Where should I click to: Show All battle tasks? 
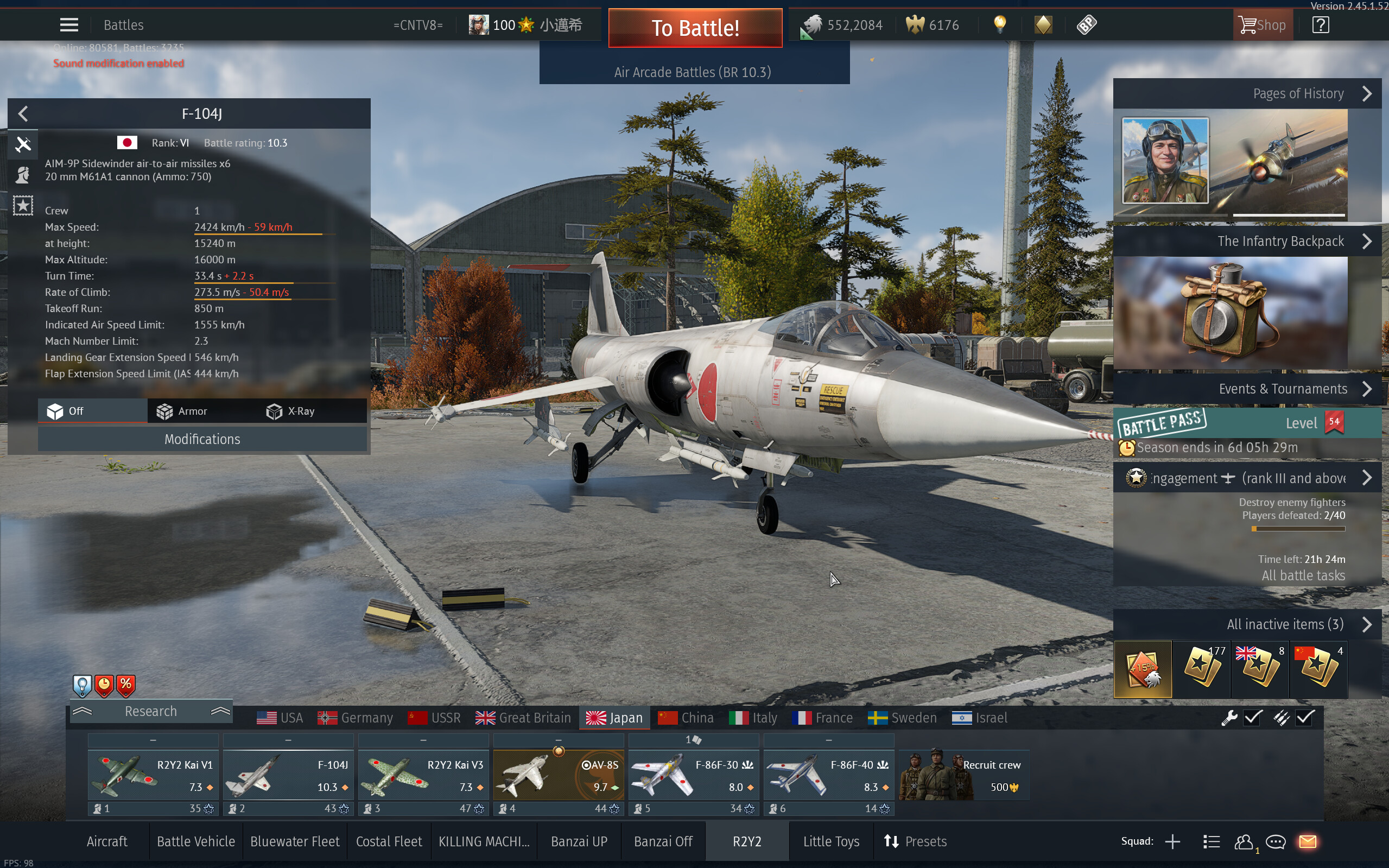coord(1303,575)
